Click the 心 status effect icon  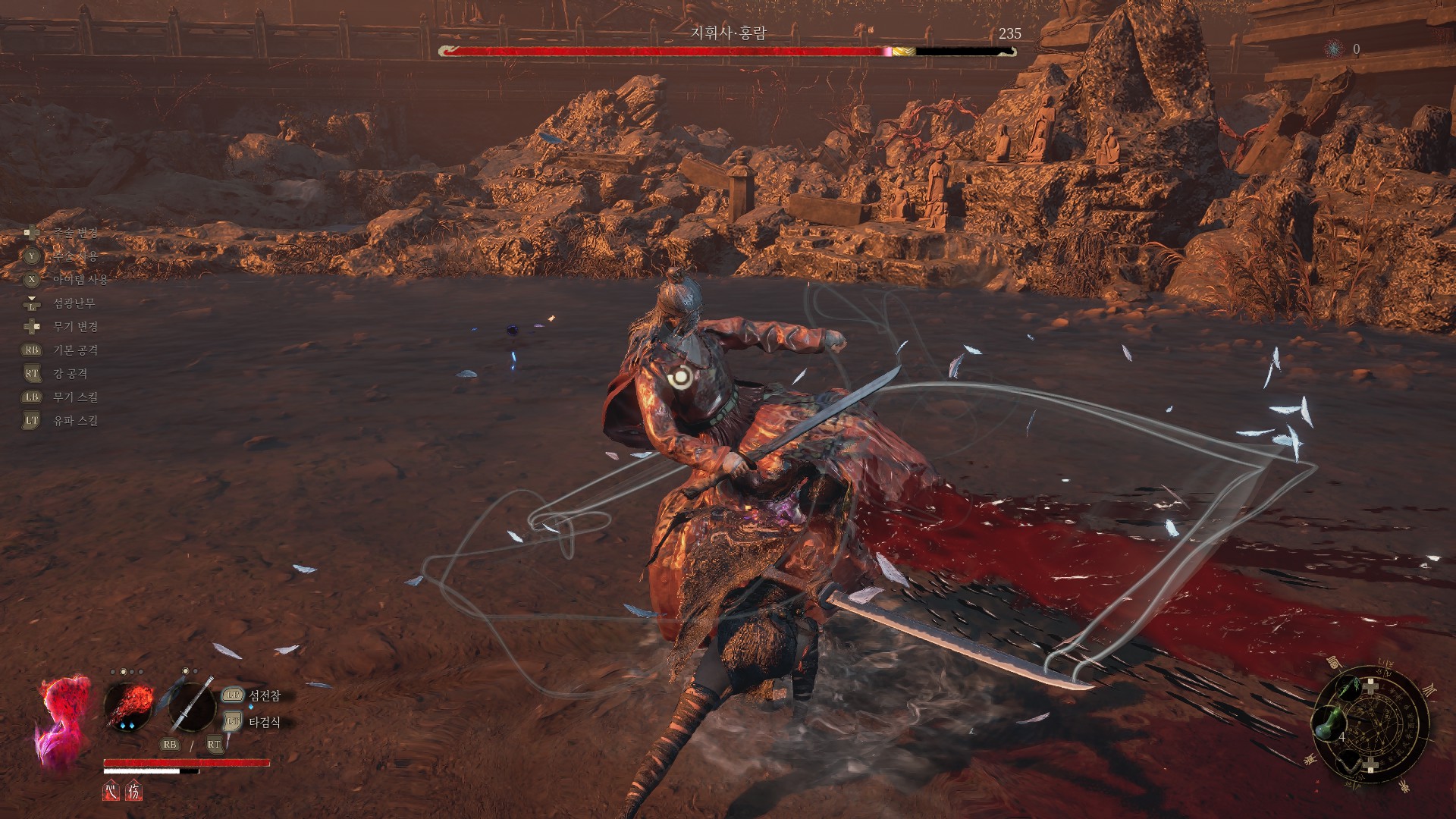point(111,791)
